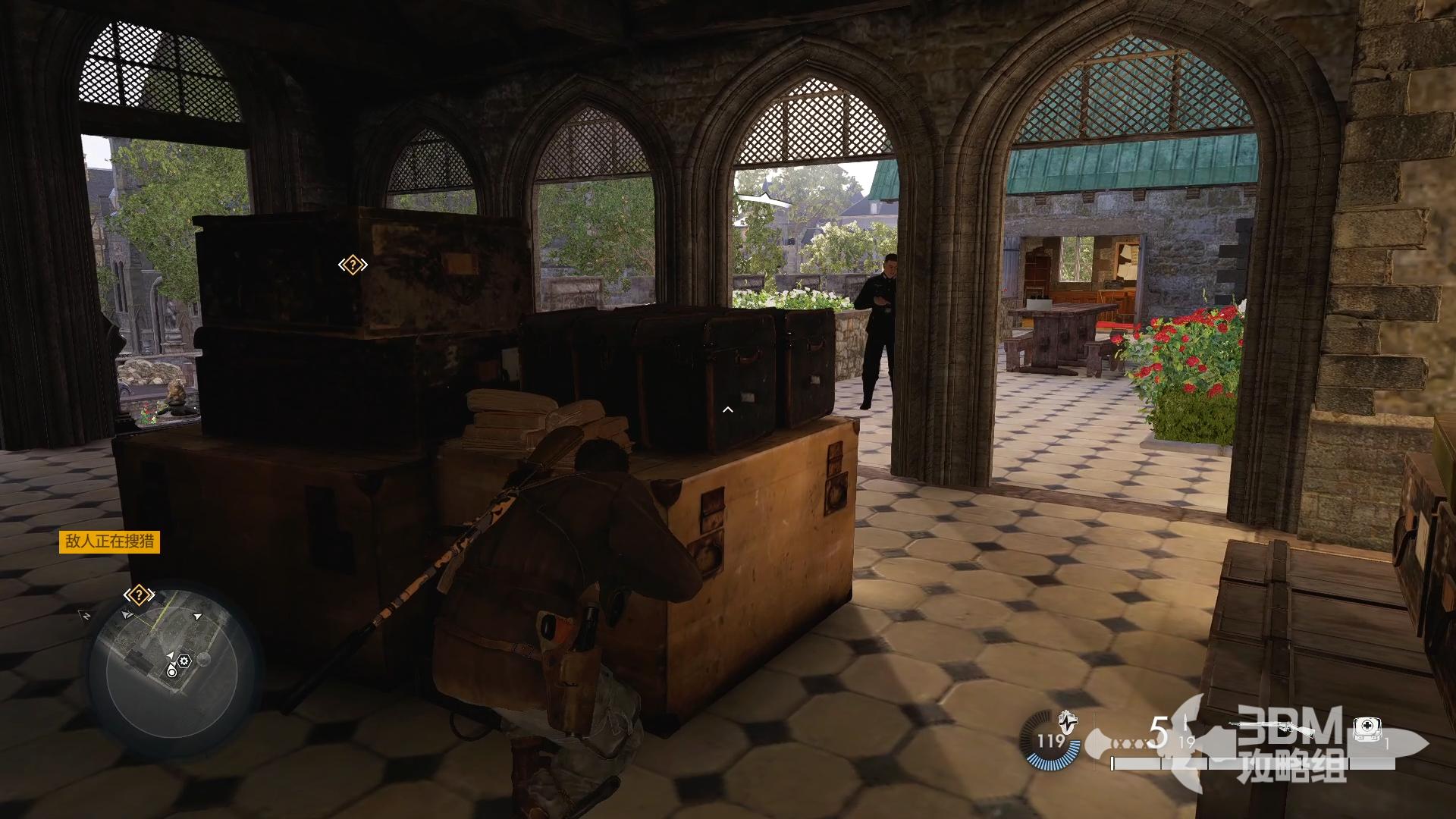1456x819 pixels.
Task: Open the circular minimap
Action: [171, 666]
